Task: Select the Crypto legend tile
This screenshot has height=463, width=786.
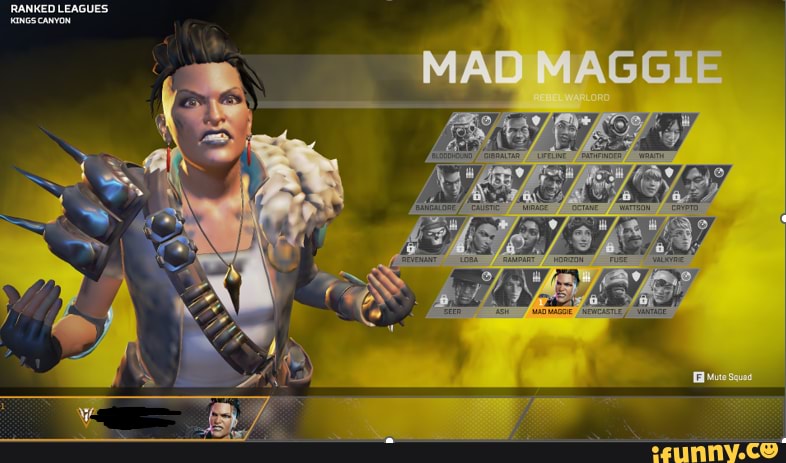Action: click(698, 187)
